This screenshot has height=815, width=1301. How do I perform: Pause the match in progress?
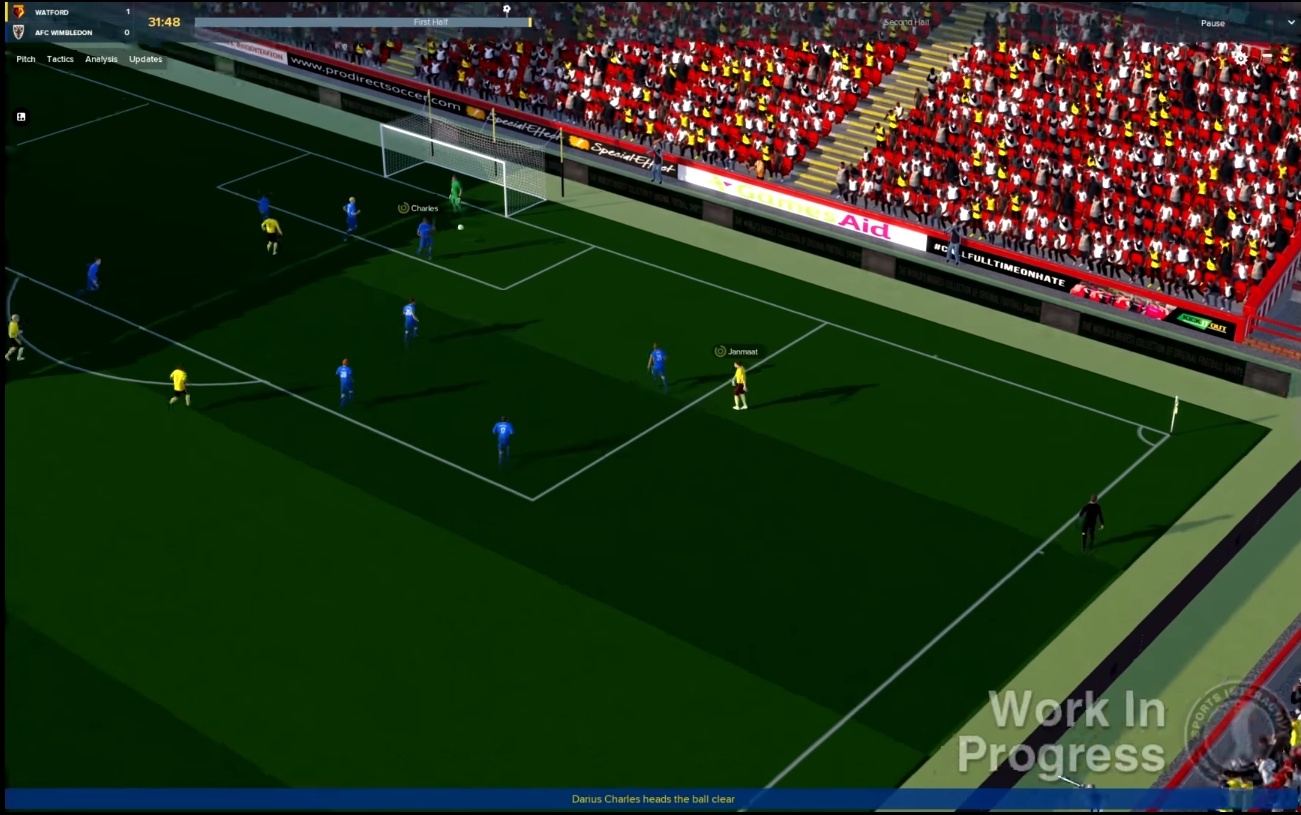pos(1213,22)
